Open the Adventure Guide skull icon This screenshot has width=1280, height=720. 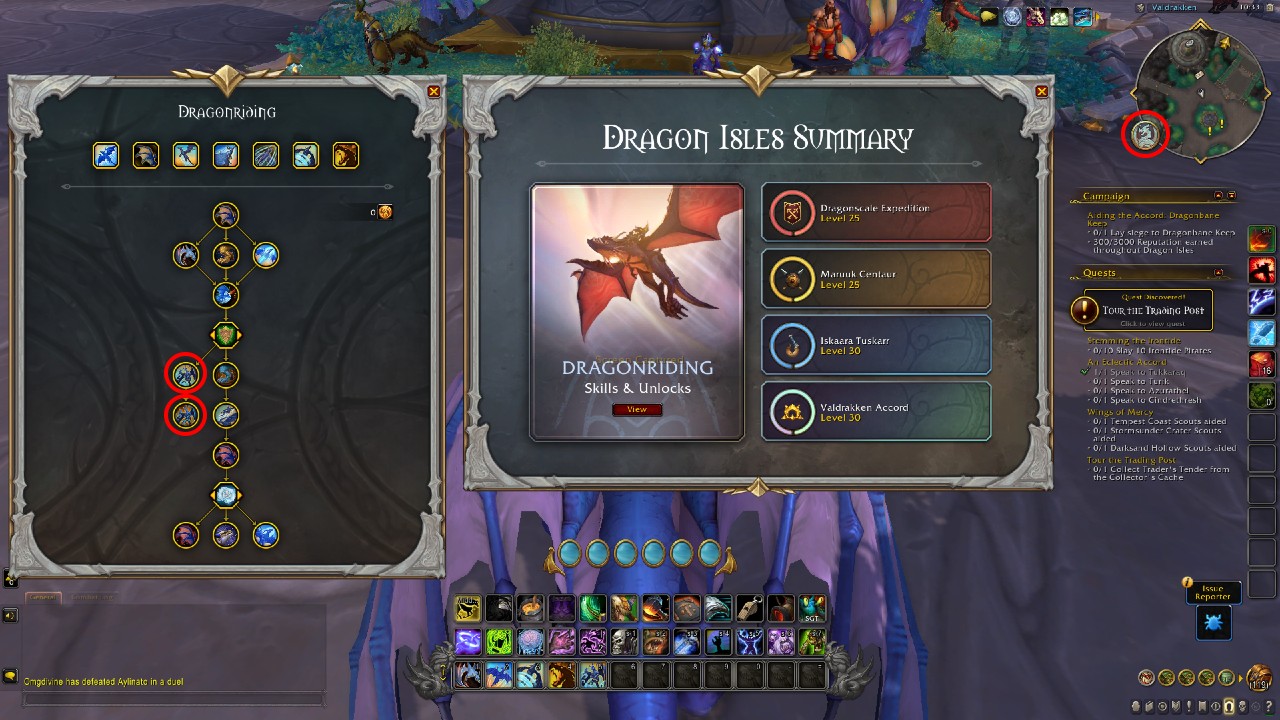[x=1244, y=707]
